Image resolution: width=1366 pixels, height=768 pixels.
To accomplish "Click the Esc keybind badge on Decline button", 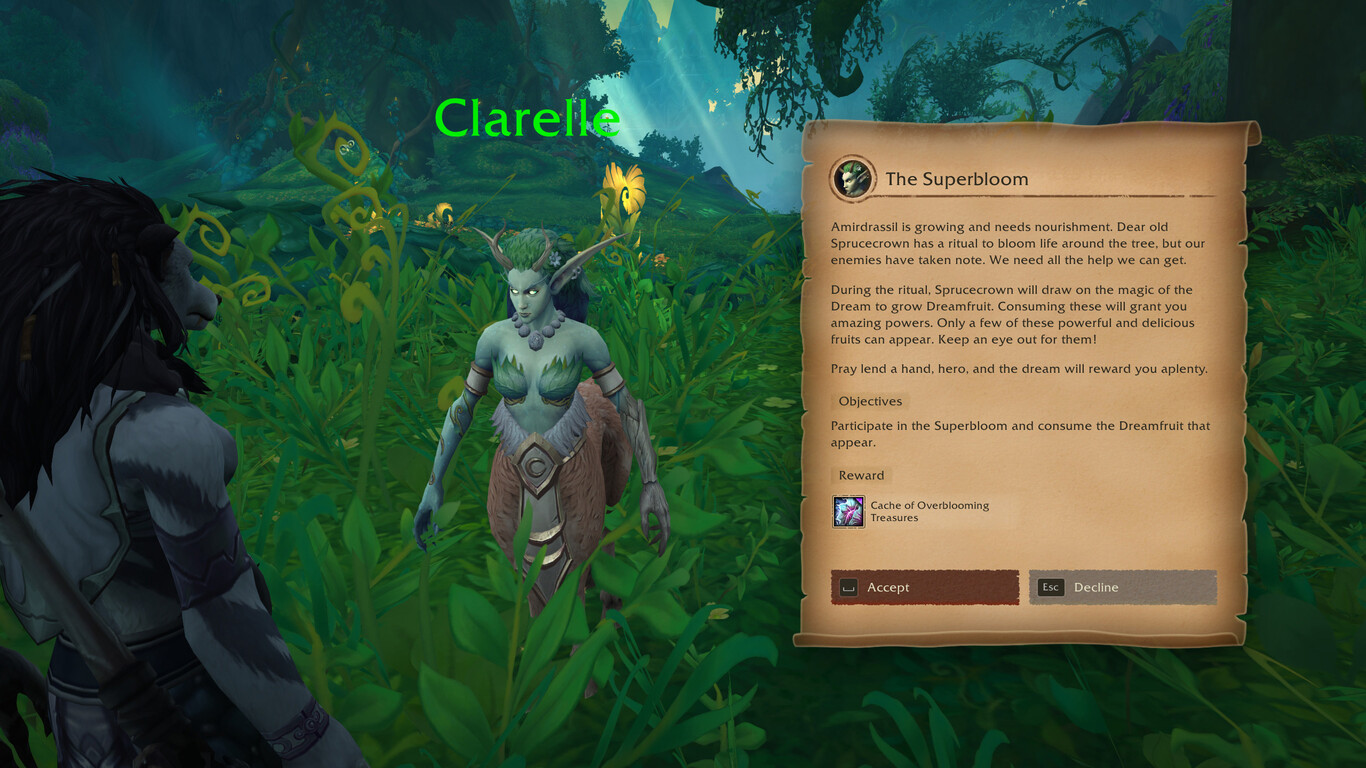I will [x=1049, y=587].
